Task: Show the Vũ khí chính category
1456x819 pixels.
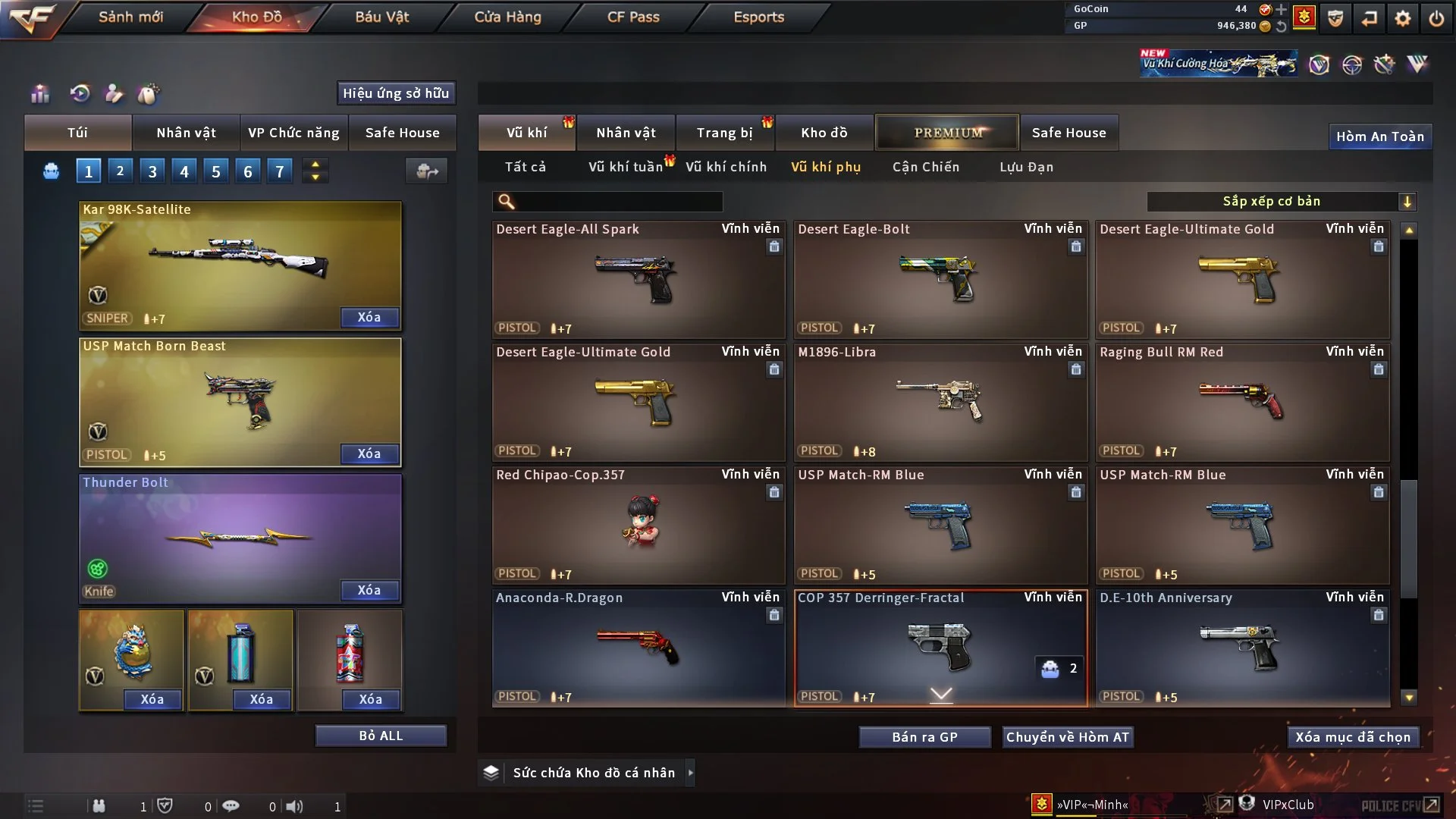Action: tap(726, 167)
